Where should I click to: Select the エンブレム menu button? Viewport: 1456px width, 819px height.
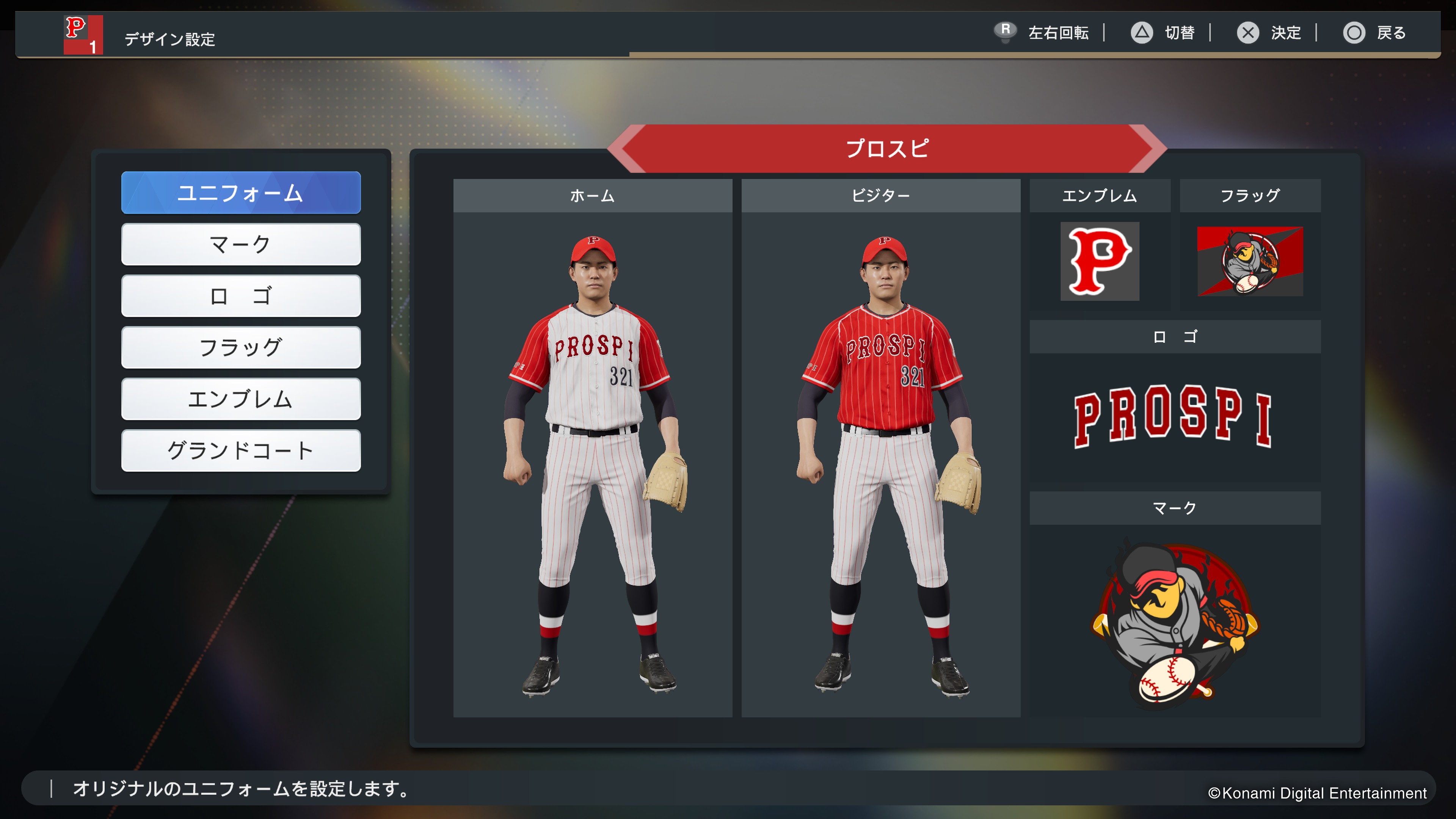pyautogui.click(x=241, y=399)
